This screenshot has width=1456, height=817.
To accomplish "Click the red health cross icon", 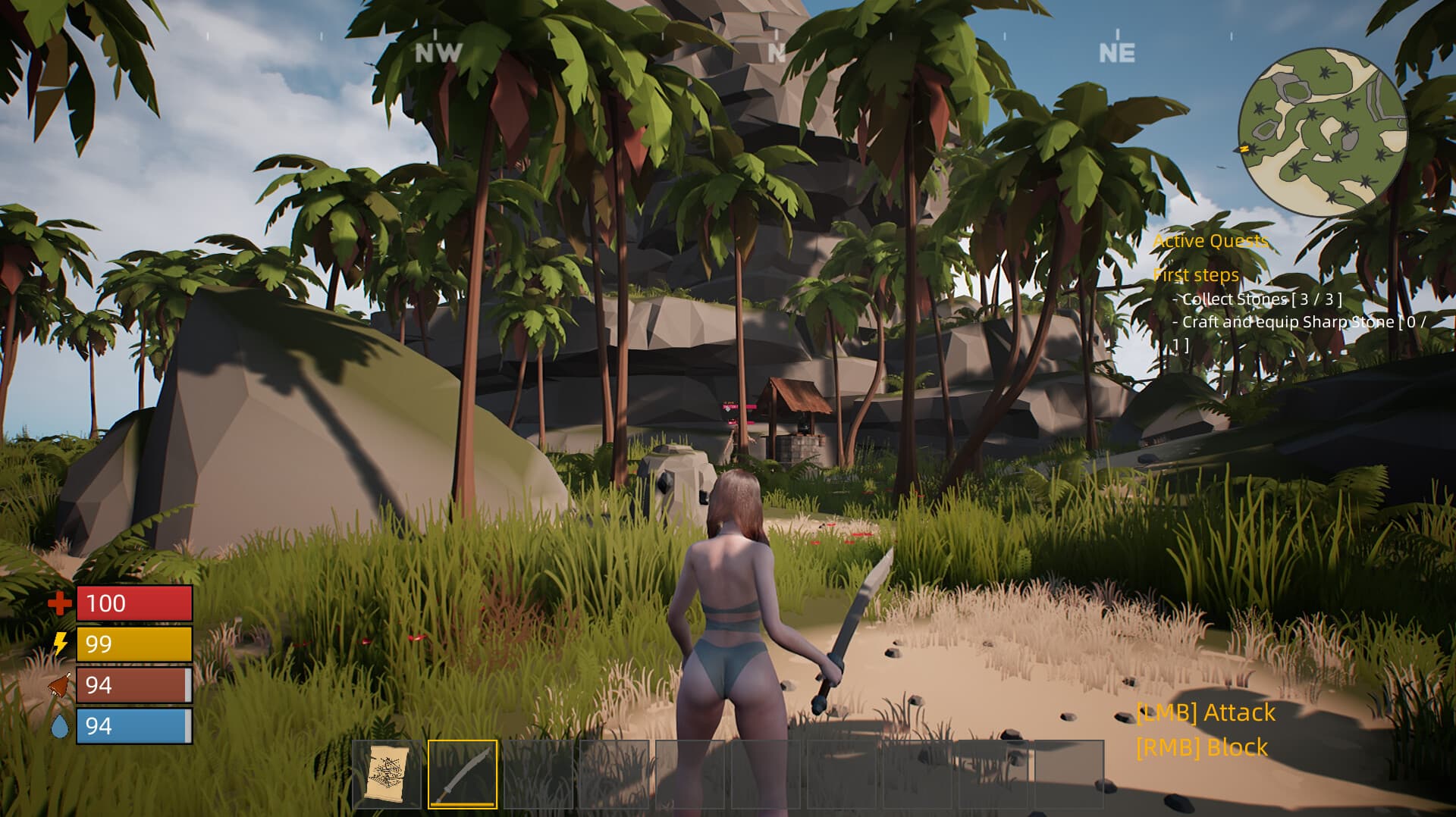I will pyautogui.click(x=59, y=605).
